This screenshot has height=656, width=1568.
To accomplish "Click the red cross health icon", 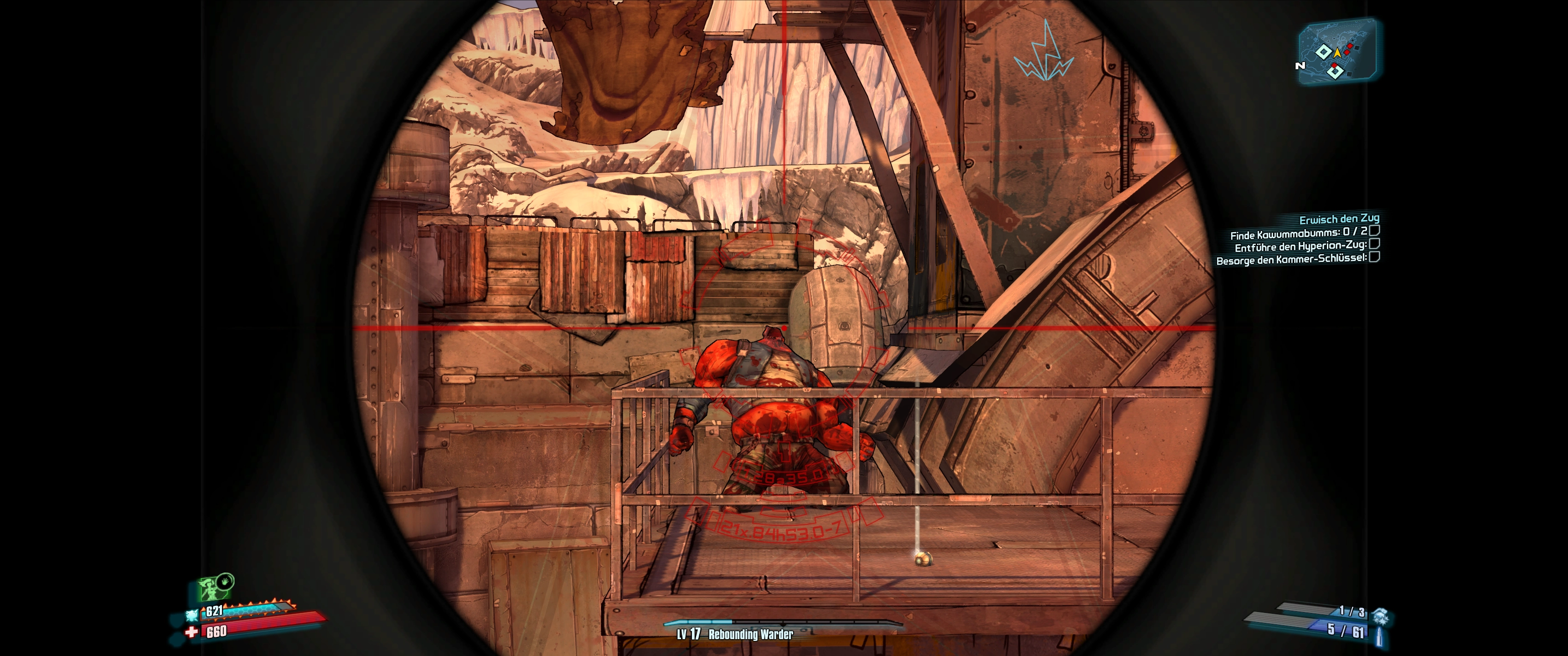I will coord(192,632).
